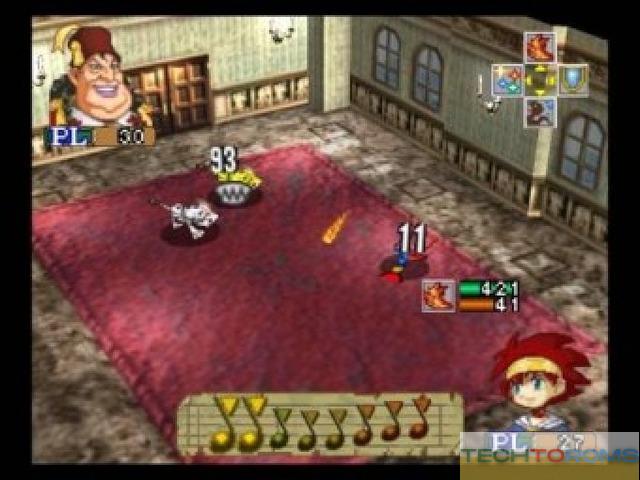Click the TechToRoms watermark logo
The image size is (640, 480).
point(549,456)
